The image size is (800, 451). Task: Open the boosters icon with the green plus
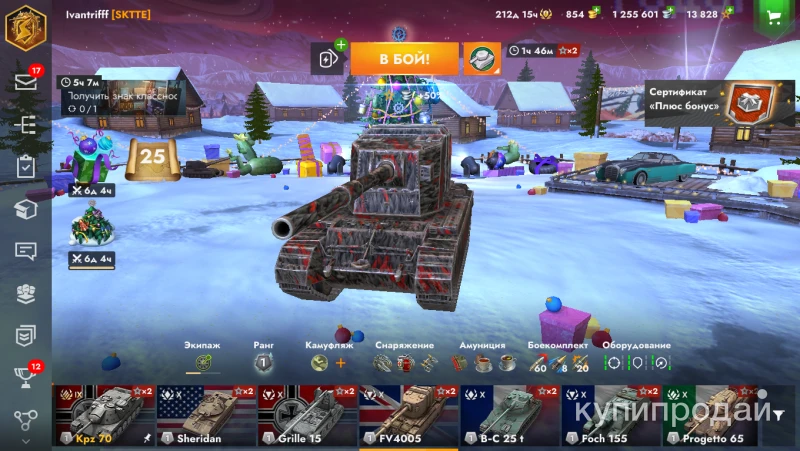[x=329, y=59]
